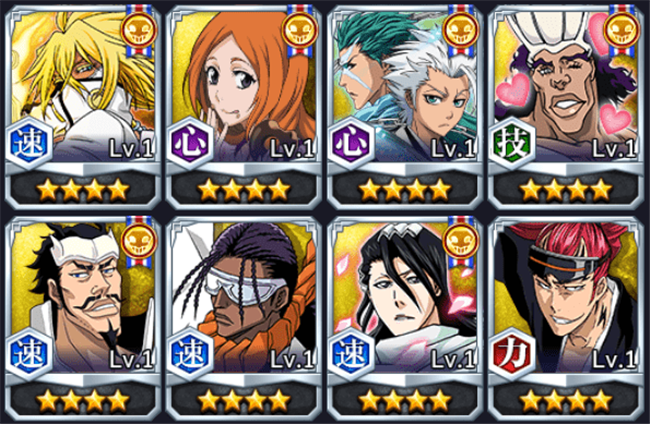This screenshot has height=424, width=650.
Task: Pick the red-haired character card
Action: click(566, 310)
